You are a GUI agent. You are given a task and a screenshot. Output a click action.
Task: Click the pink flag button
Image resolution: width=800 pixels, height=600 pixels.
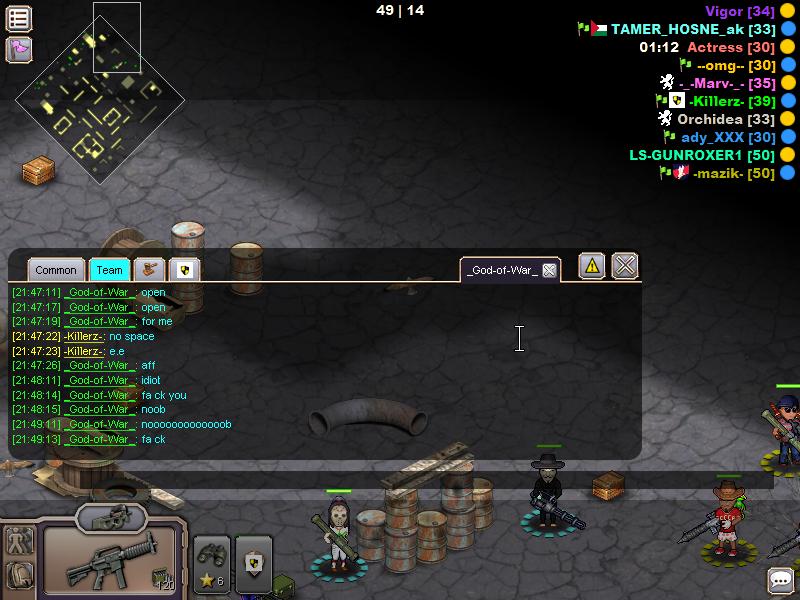[19, 49]
